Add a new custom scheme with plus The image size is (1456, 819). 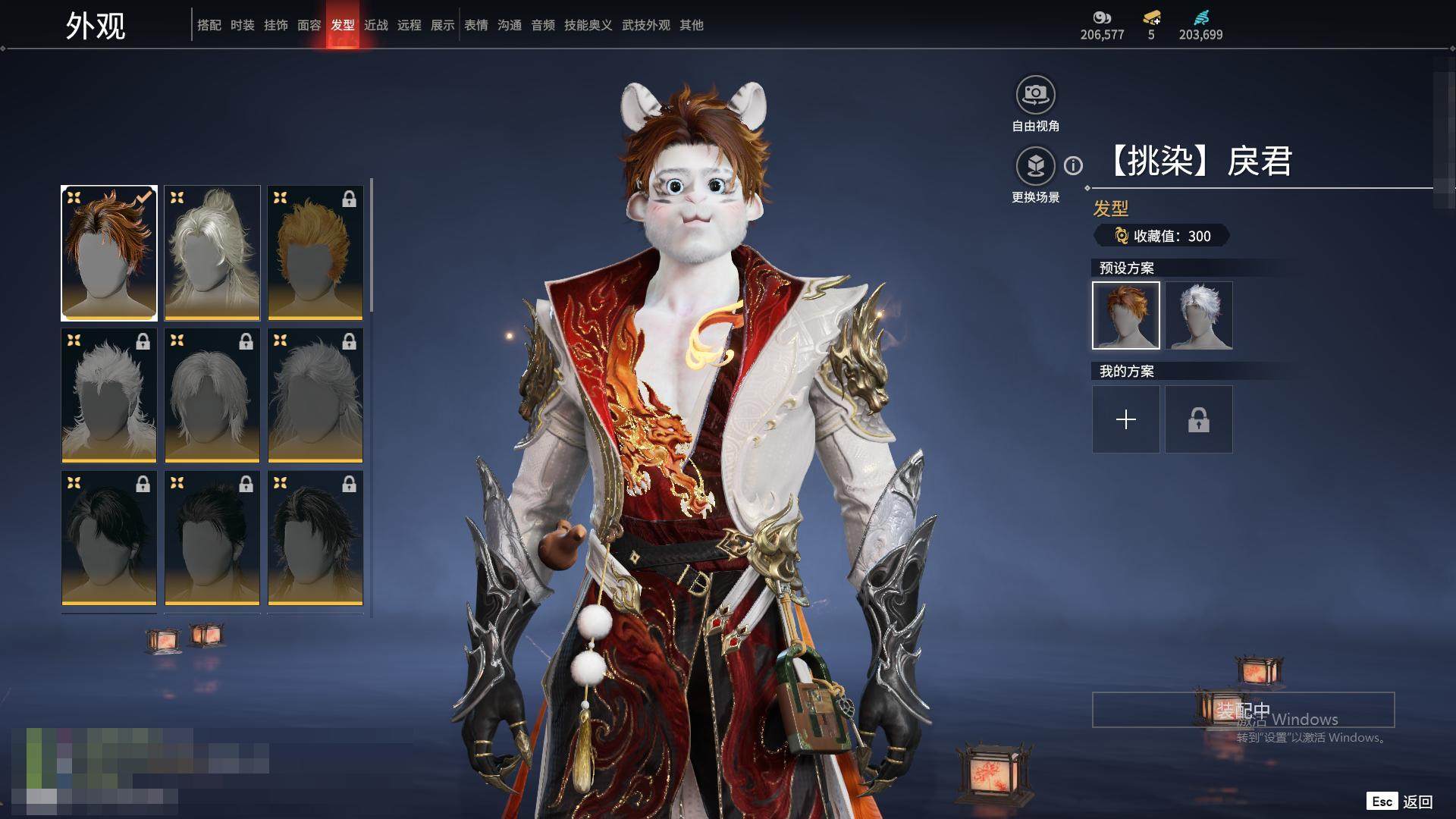click(1126, 419)
